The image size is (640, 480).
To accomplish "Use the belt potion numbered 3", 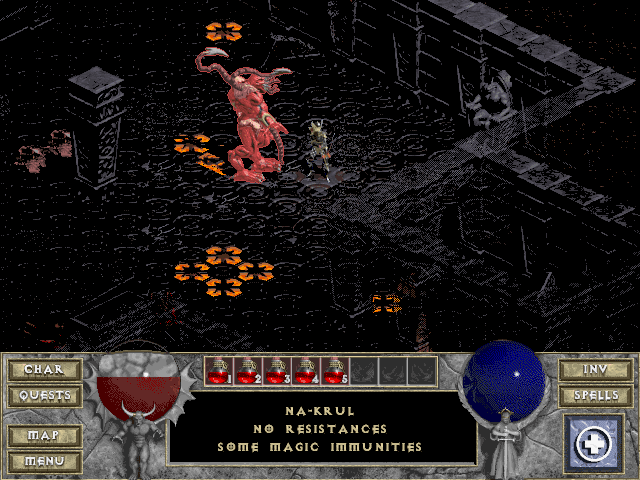I will coord(277,371).
